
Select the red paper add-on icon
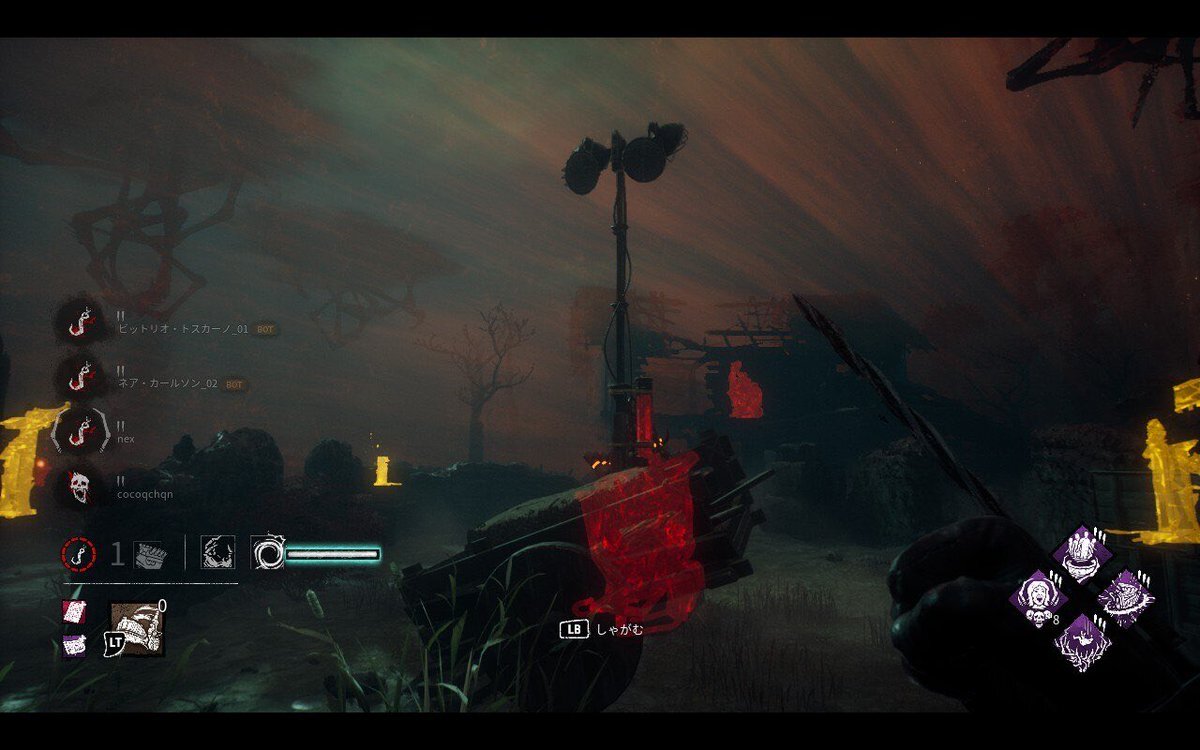[74, 611]
